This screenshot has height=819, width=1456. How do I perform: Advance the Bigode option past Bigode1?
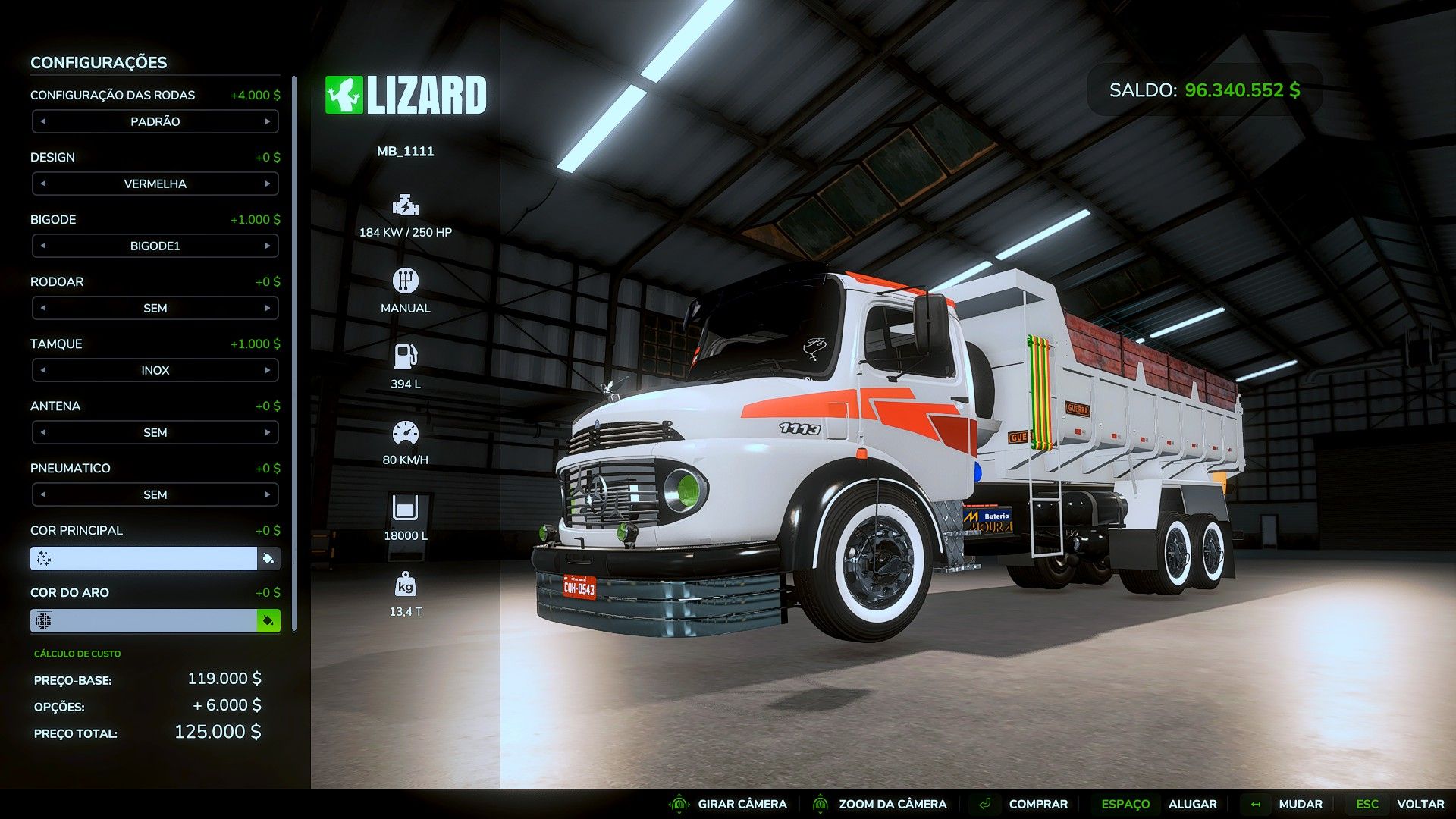[x=268, y=246]
